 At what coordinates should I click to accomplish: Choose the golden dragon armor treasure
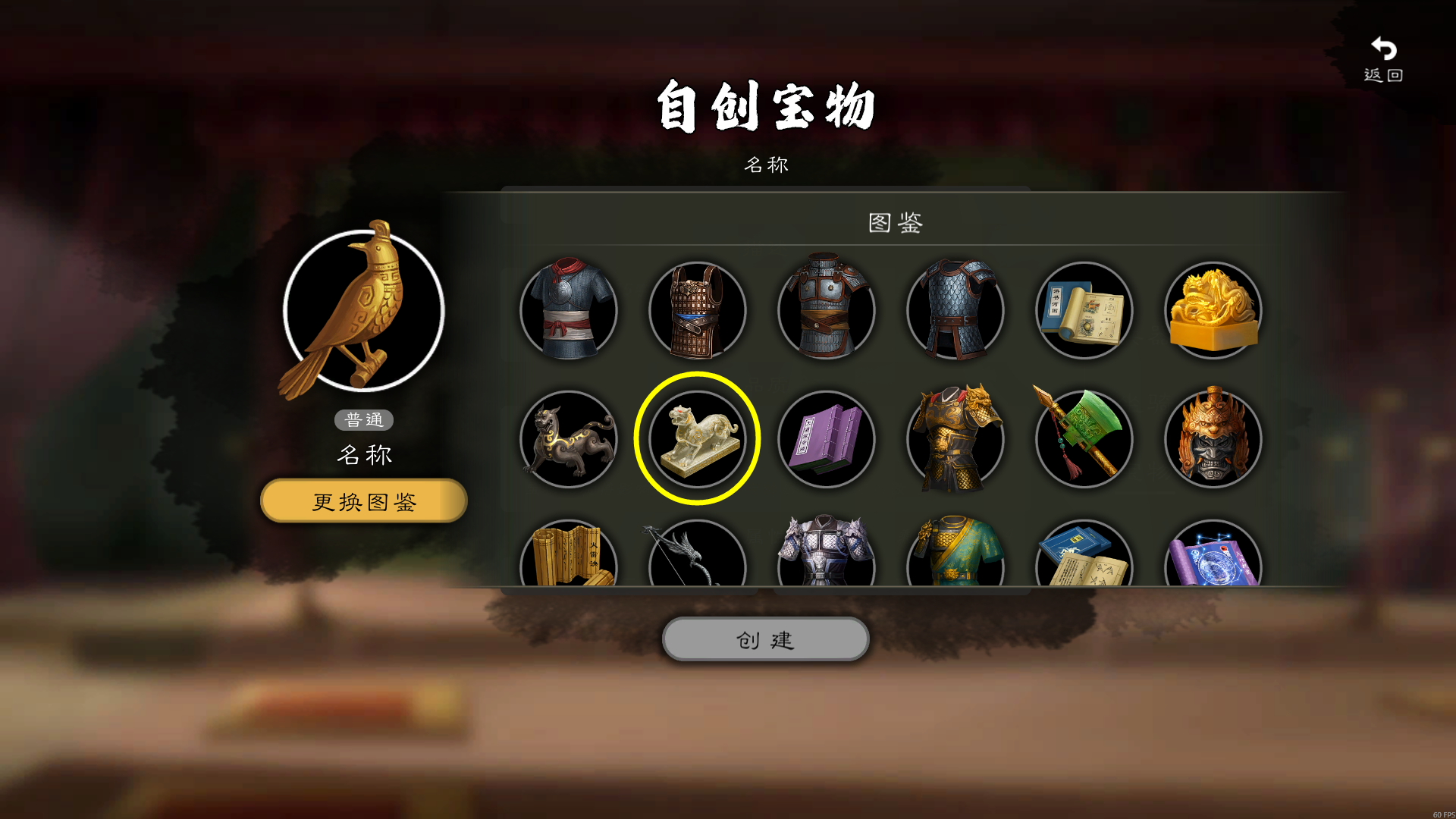[x=955, y=438]
